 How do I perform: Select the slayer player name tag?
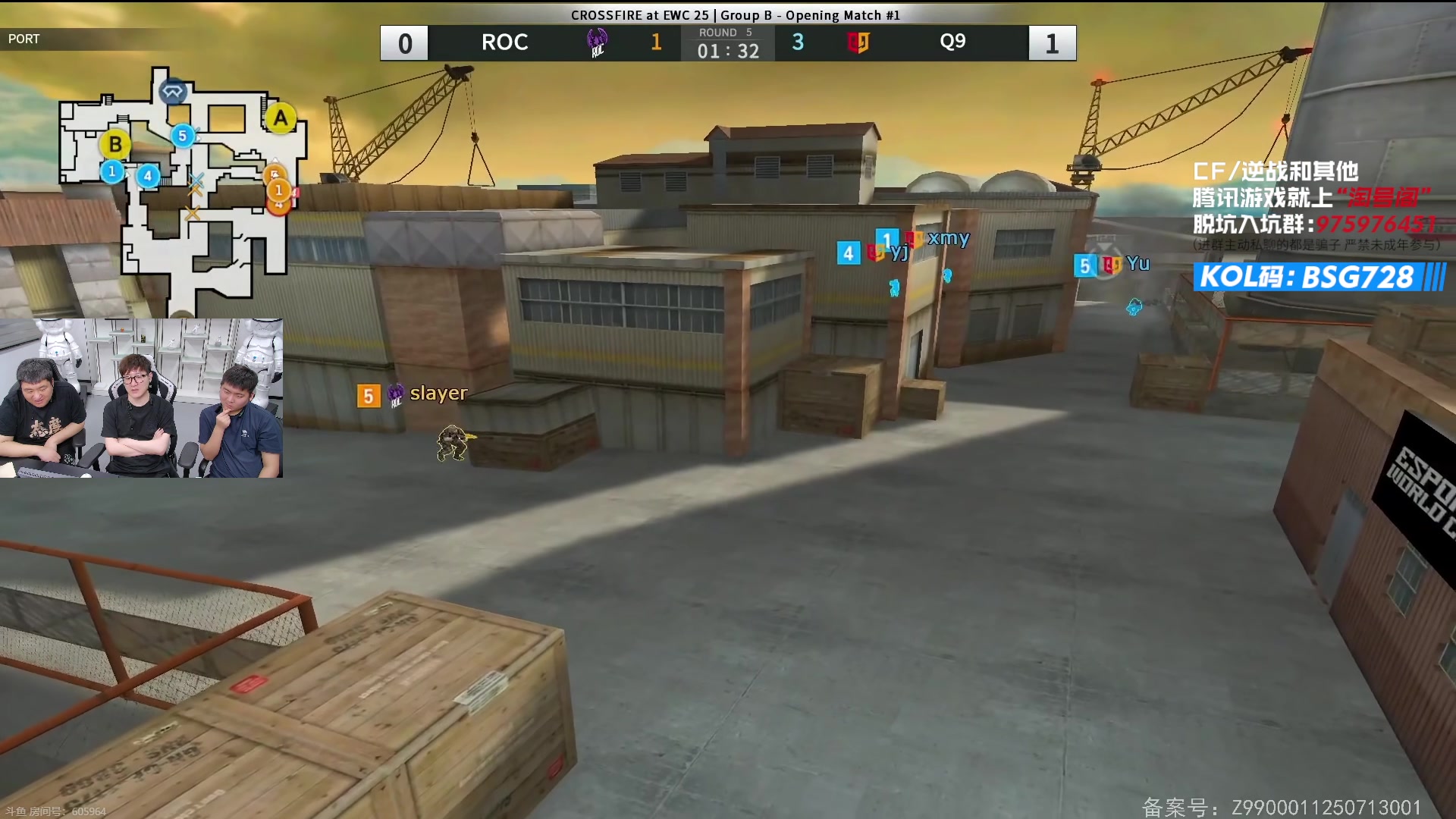click(x=438, y=394)
